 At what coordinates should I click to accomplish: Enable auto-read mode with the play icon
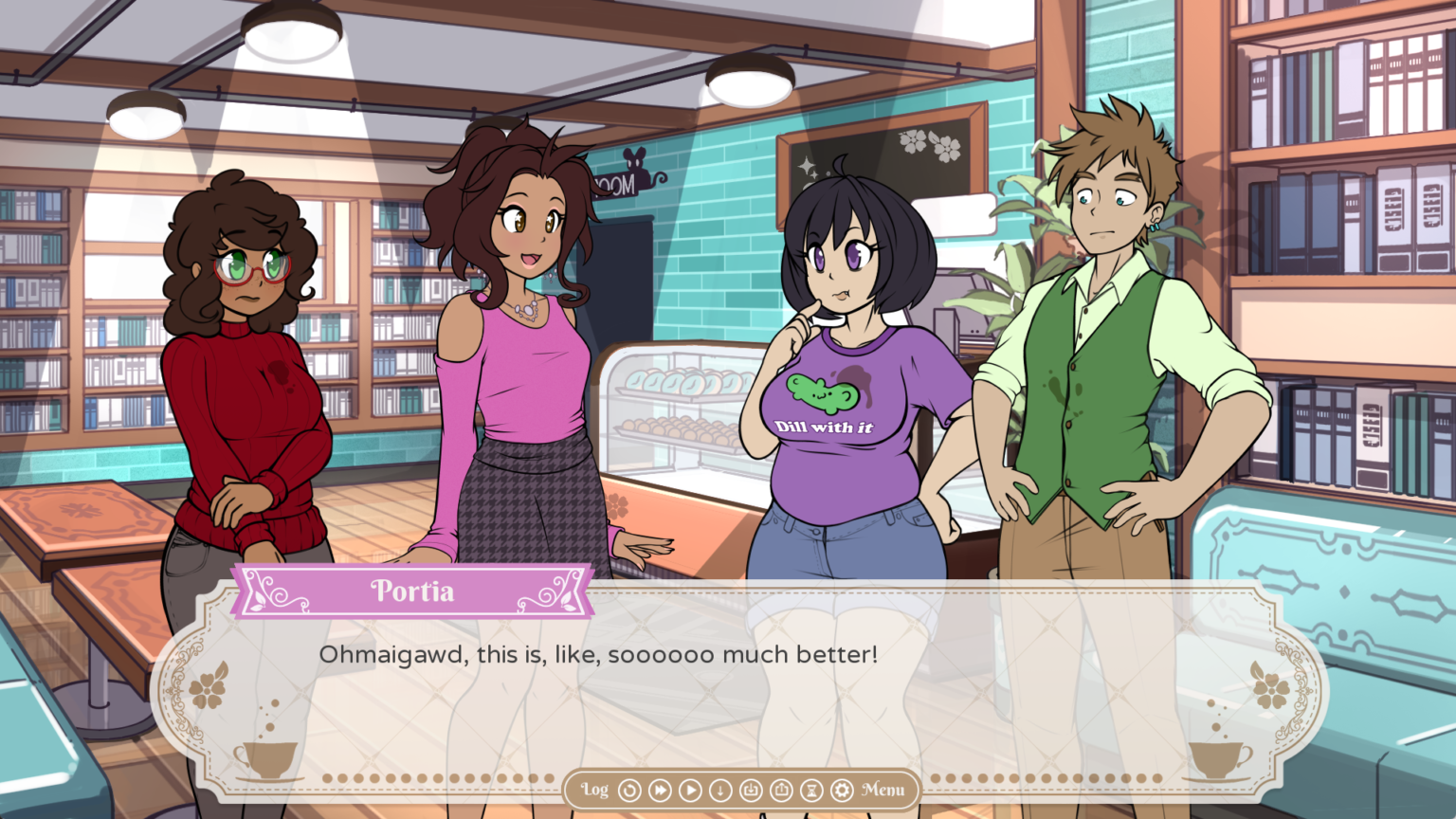click(691, 790)
